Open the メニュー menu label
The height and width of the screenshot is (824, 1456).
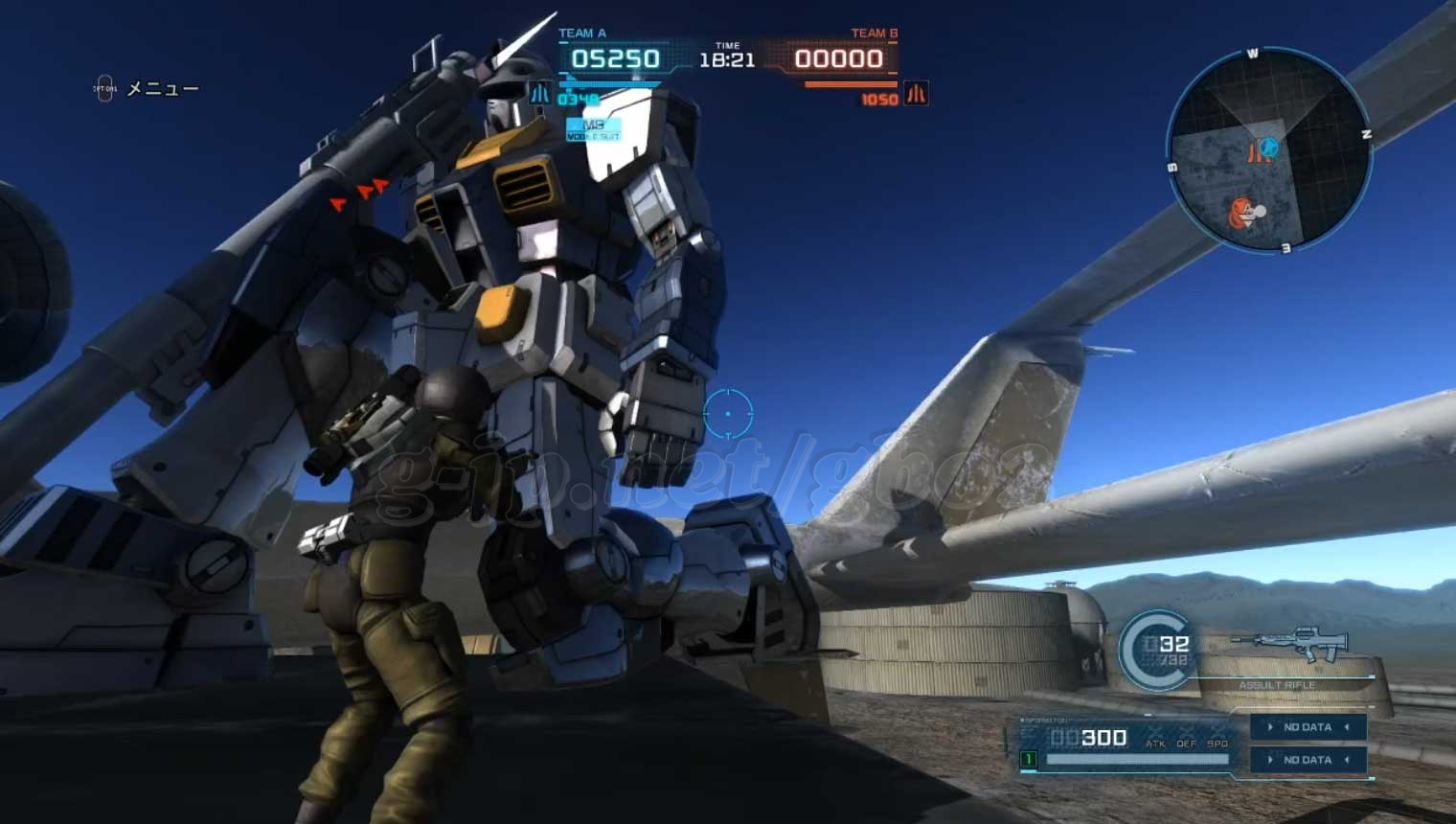click(x=163, y=89)
